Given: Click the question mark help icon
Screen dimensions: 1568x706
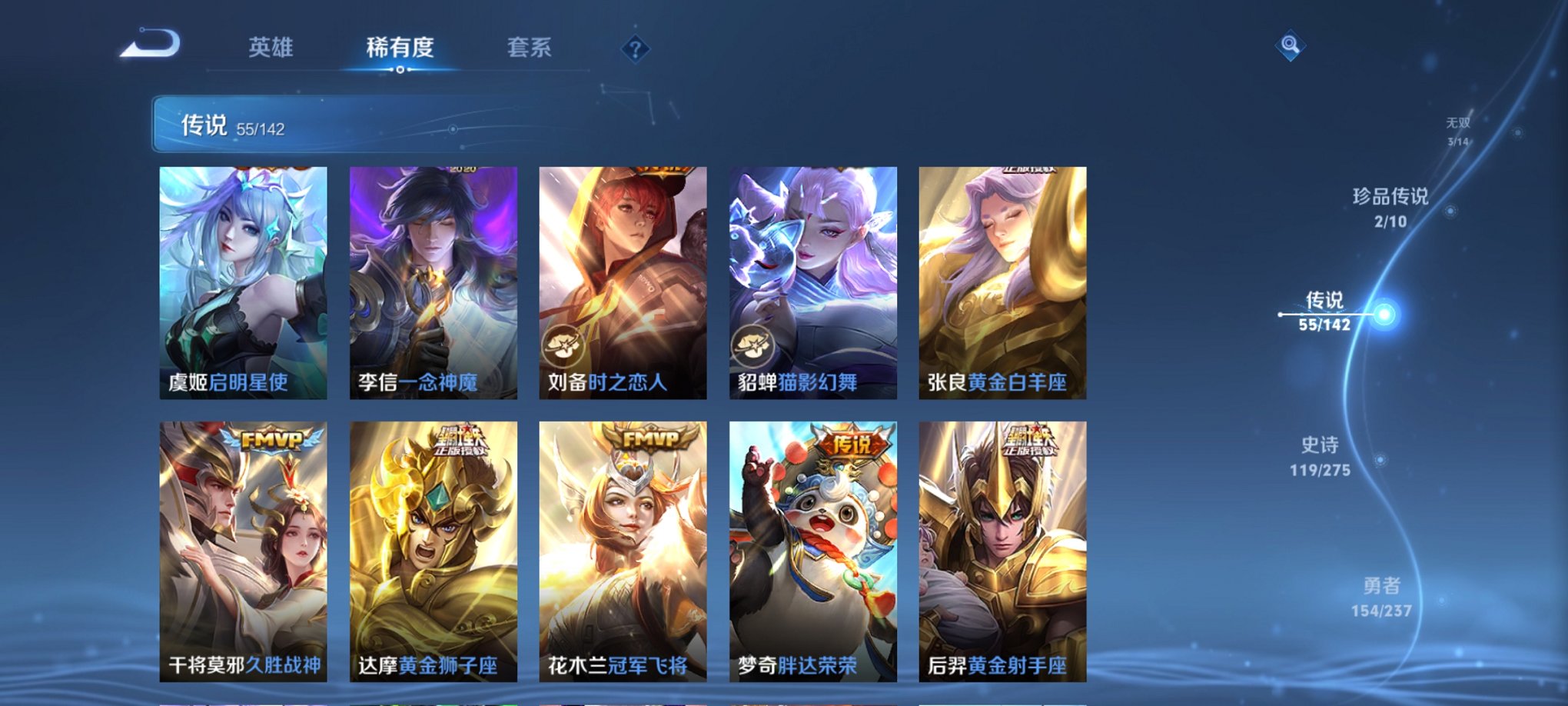Looking at the screenshot, I should pos(634,49).
